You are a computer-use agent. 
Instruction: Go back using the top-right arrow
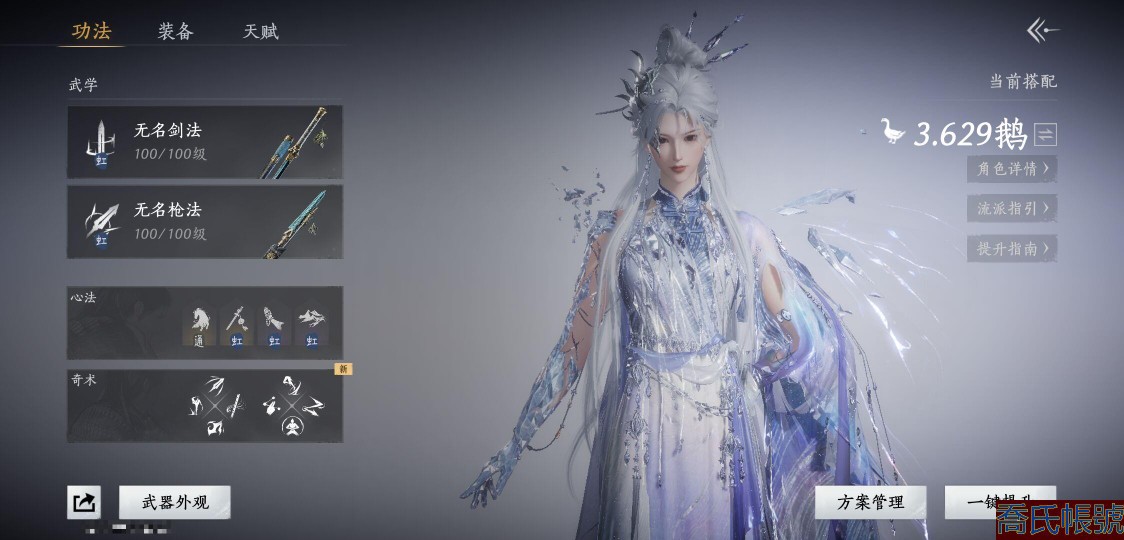pyautogui.click(x=1043, y=31)
